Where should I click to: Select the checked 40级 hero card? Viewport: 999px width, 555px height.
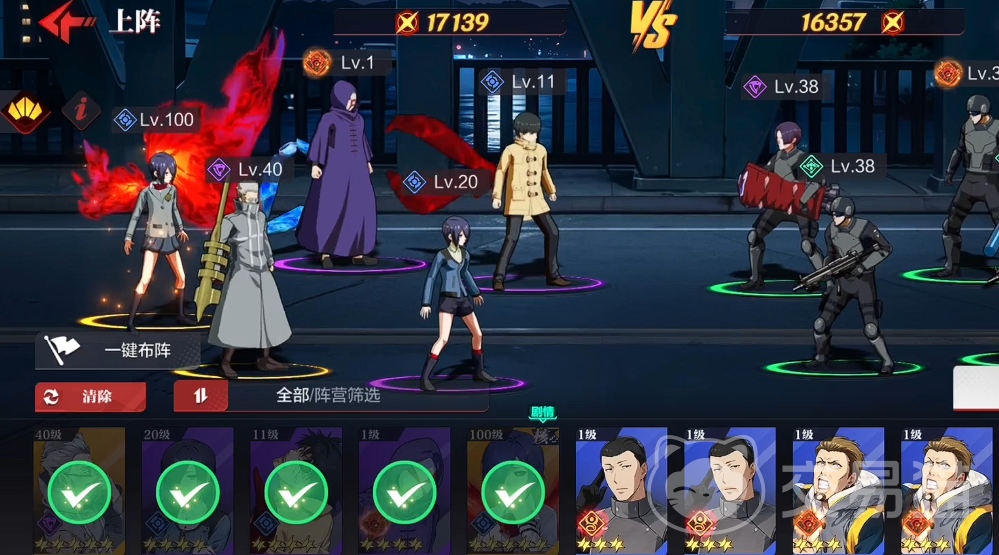click(79, 491)
